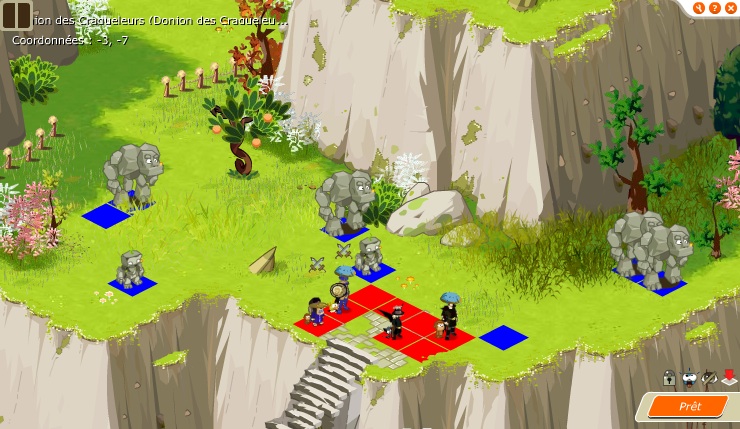Screen dimensions: 740x429
Task: Click the red down arrow tile icon
Action: [x=729, y=378]
